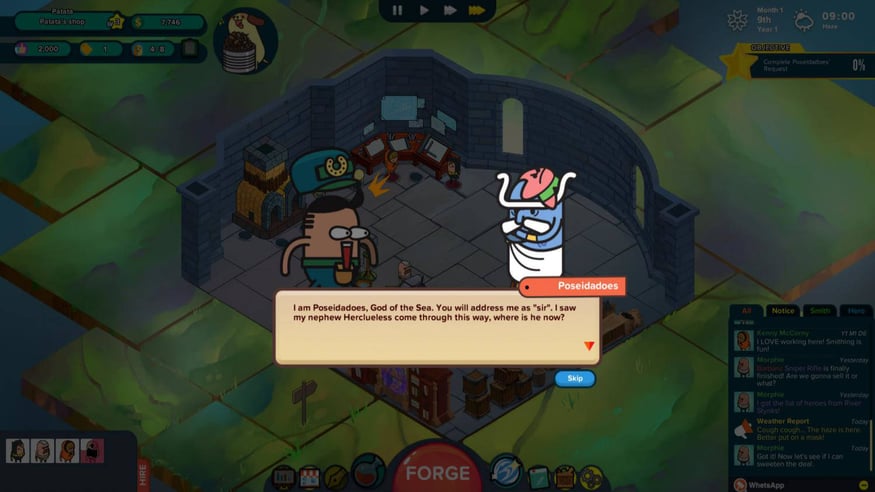Screen dimensions: 875x492
Task: Open the red potion flask menu
Action: point(368,472)
